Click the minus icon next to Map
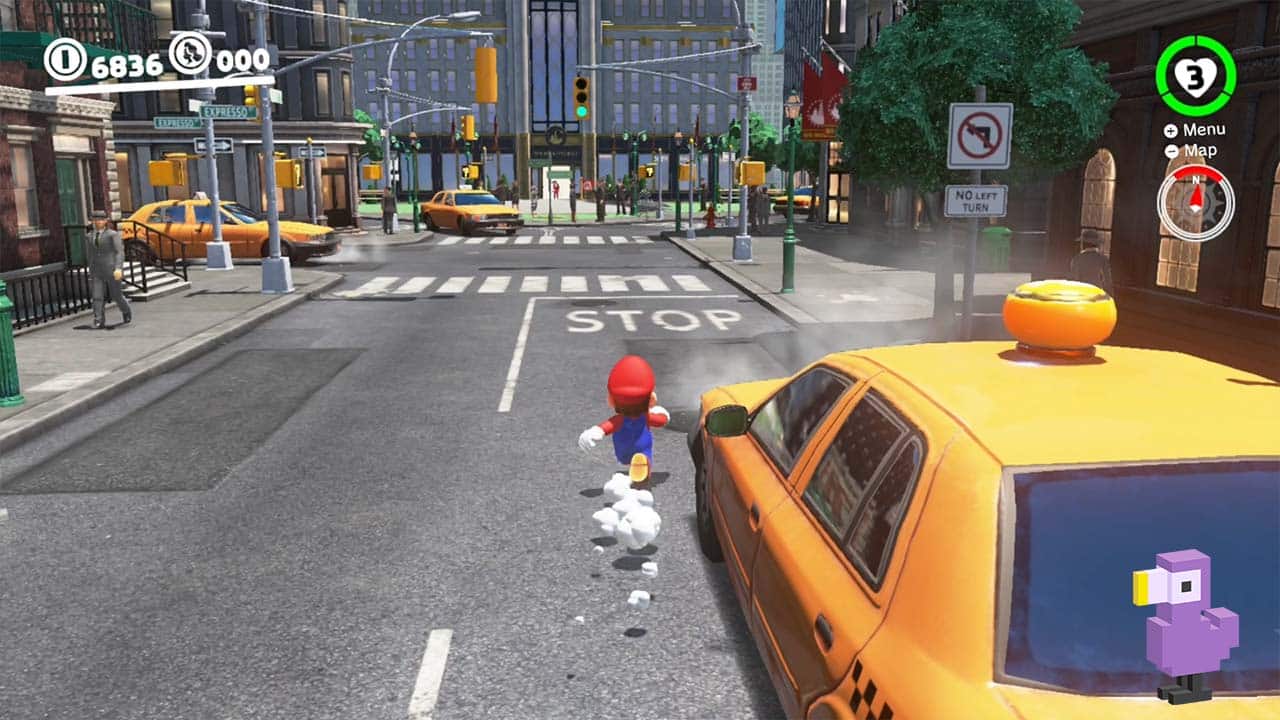This screenshot has width=1280, height=720. click(1171, 151)
